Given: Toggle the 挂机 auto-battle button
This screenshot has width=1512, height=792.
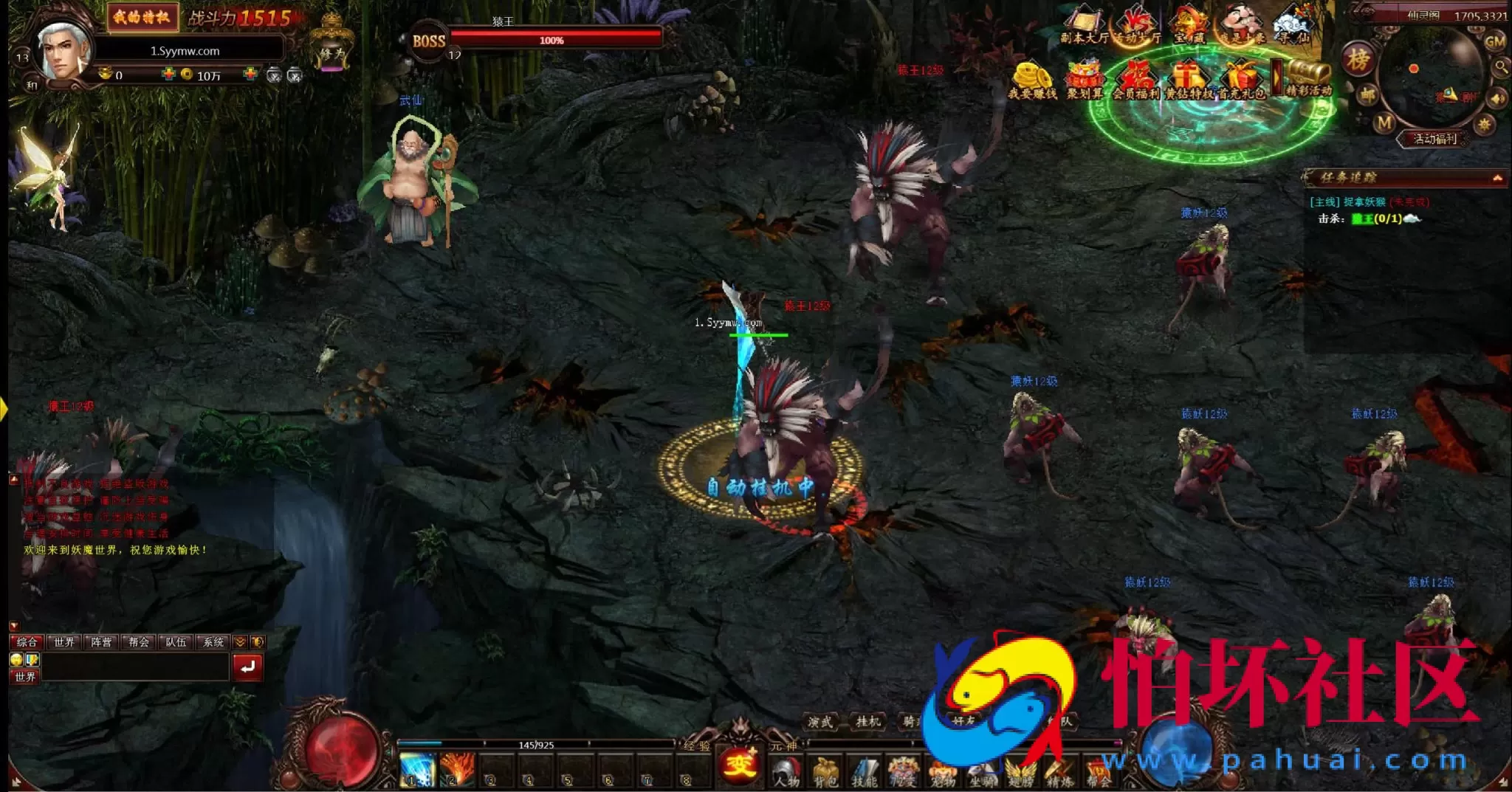Looking at the screenshot, I should [868, 721].
